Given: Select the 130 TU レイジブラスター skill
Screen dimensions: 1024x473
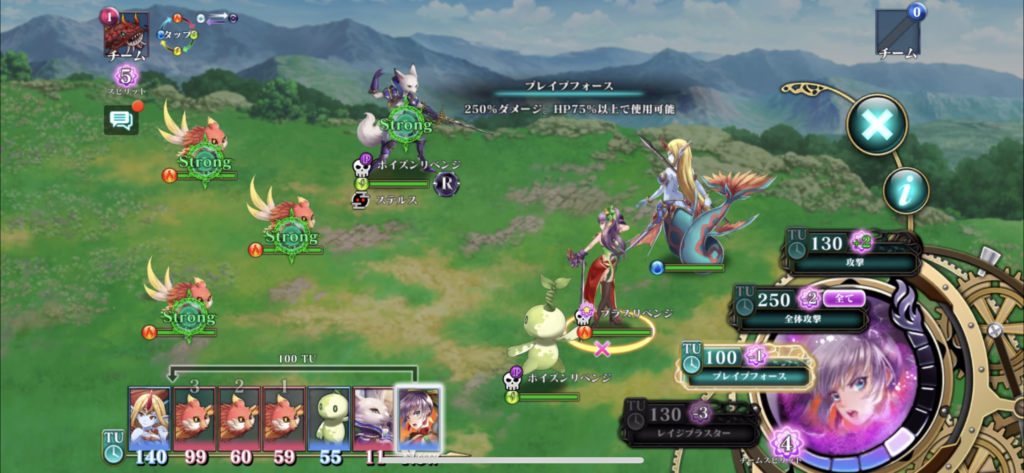Looking at the screenshot, I should click(690, 422).
